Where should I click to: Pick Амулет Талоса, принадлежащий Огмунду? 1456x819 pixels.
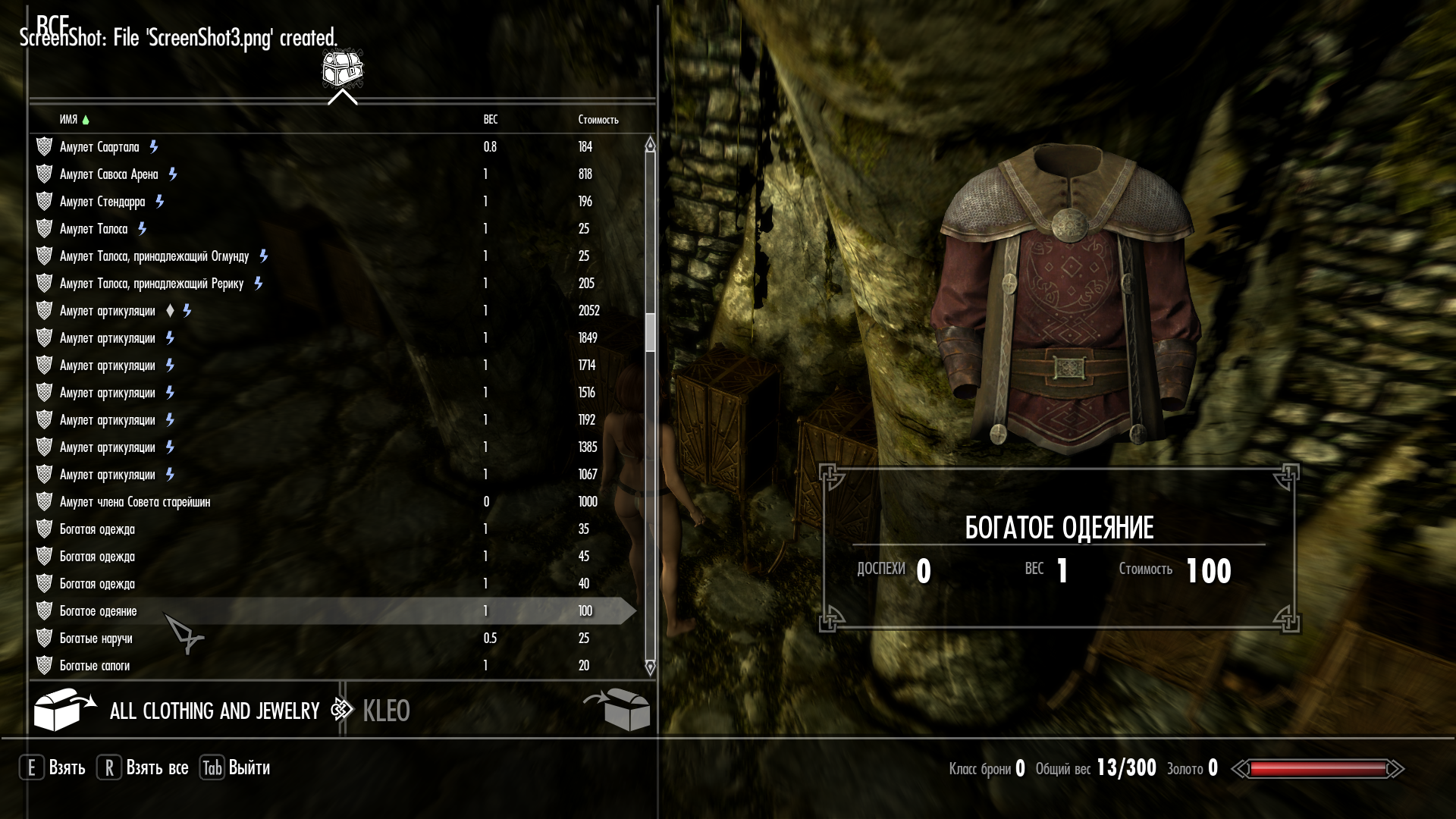[x=154, y=256]
